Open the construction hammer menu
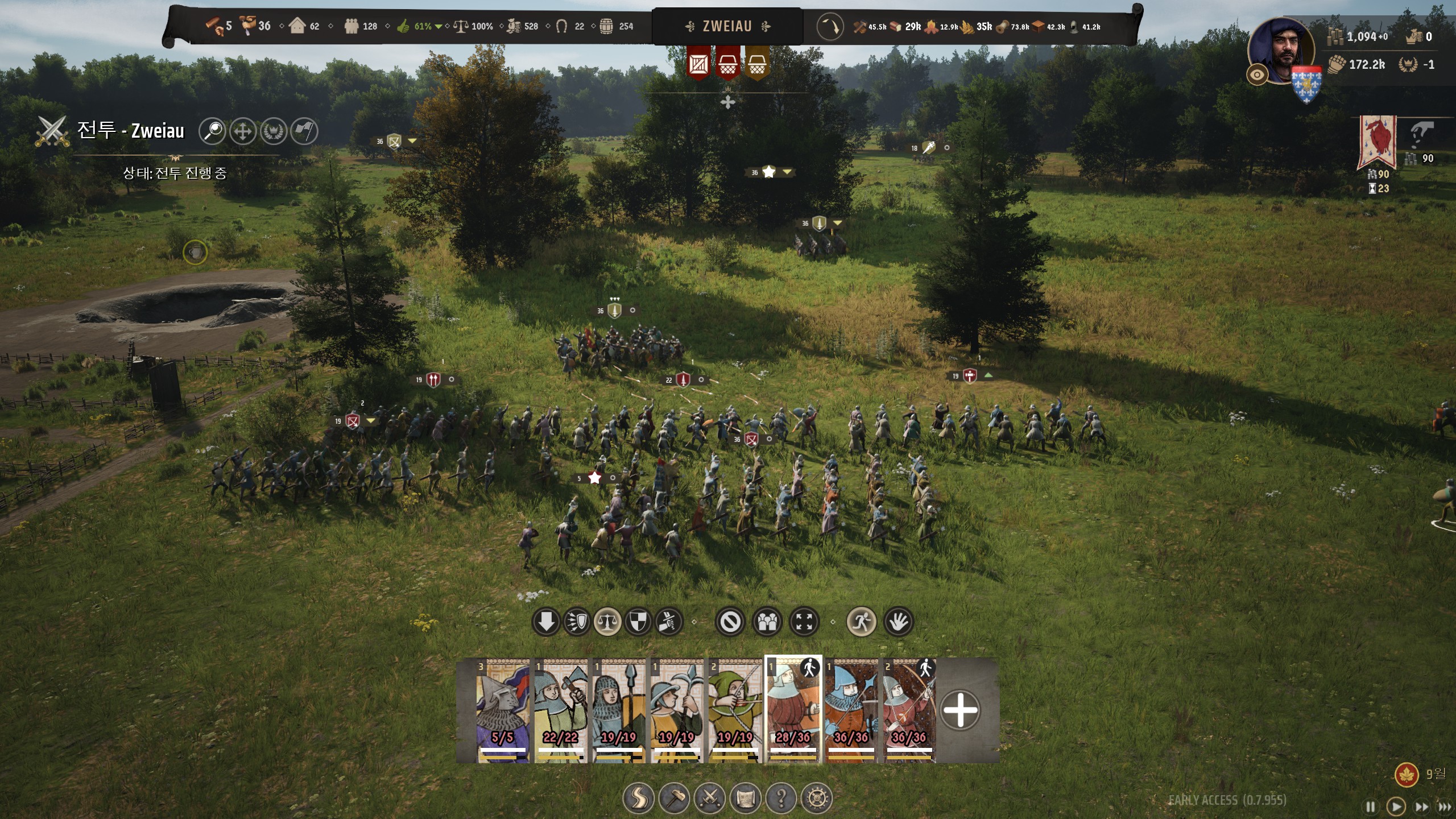 [674, 799]
